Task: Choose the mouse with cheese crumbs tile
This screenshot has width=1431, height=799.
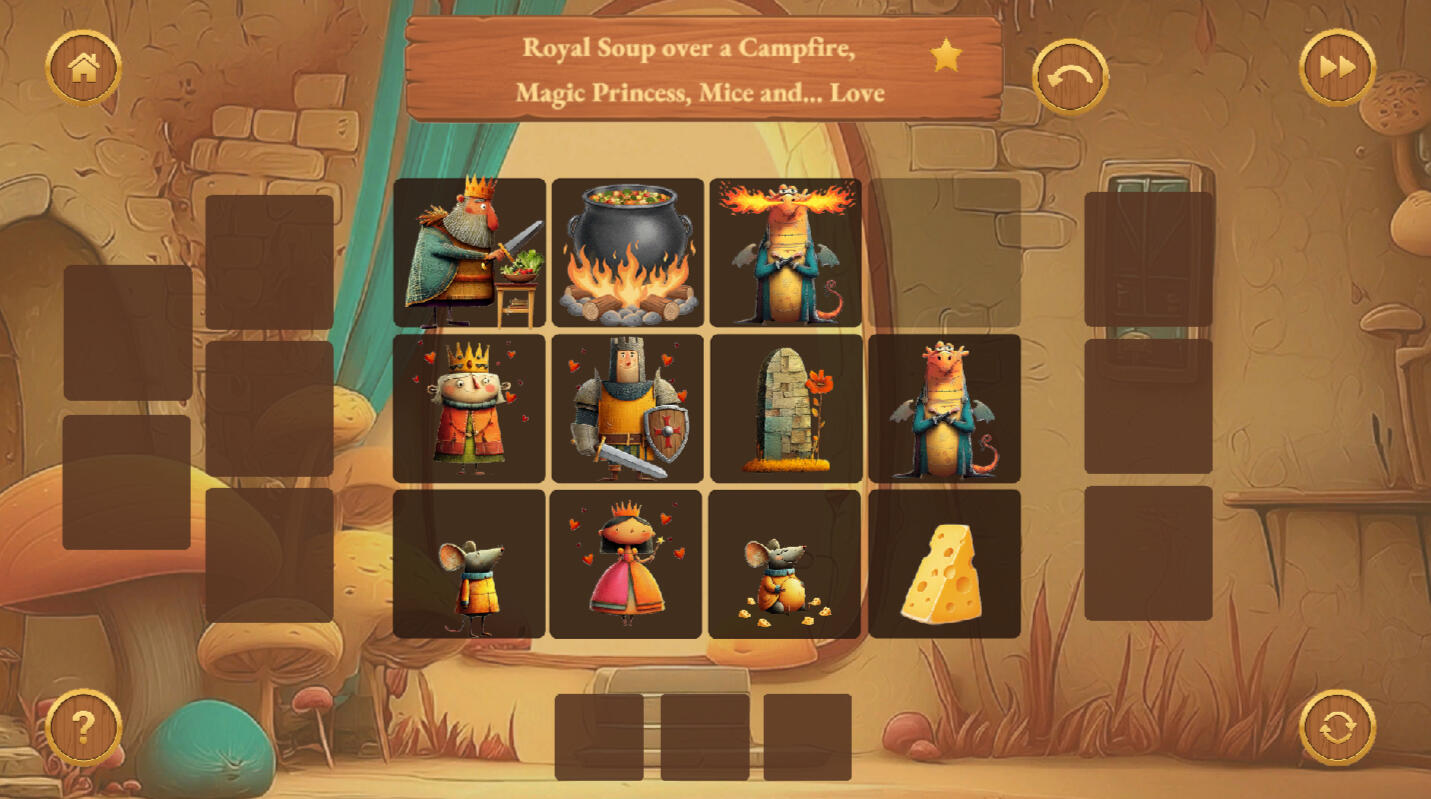Action: (785, 564)
